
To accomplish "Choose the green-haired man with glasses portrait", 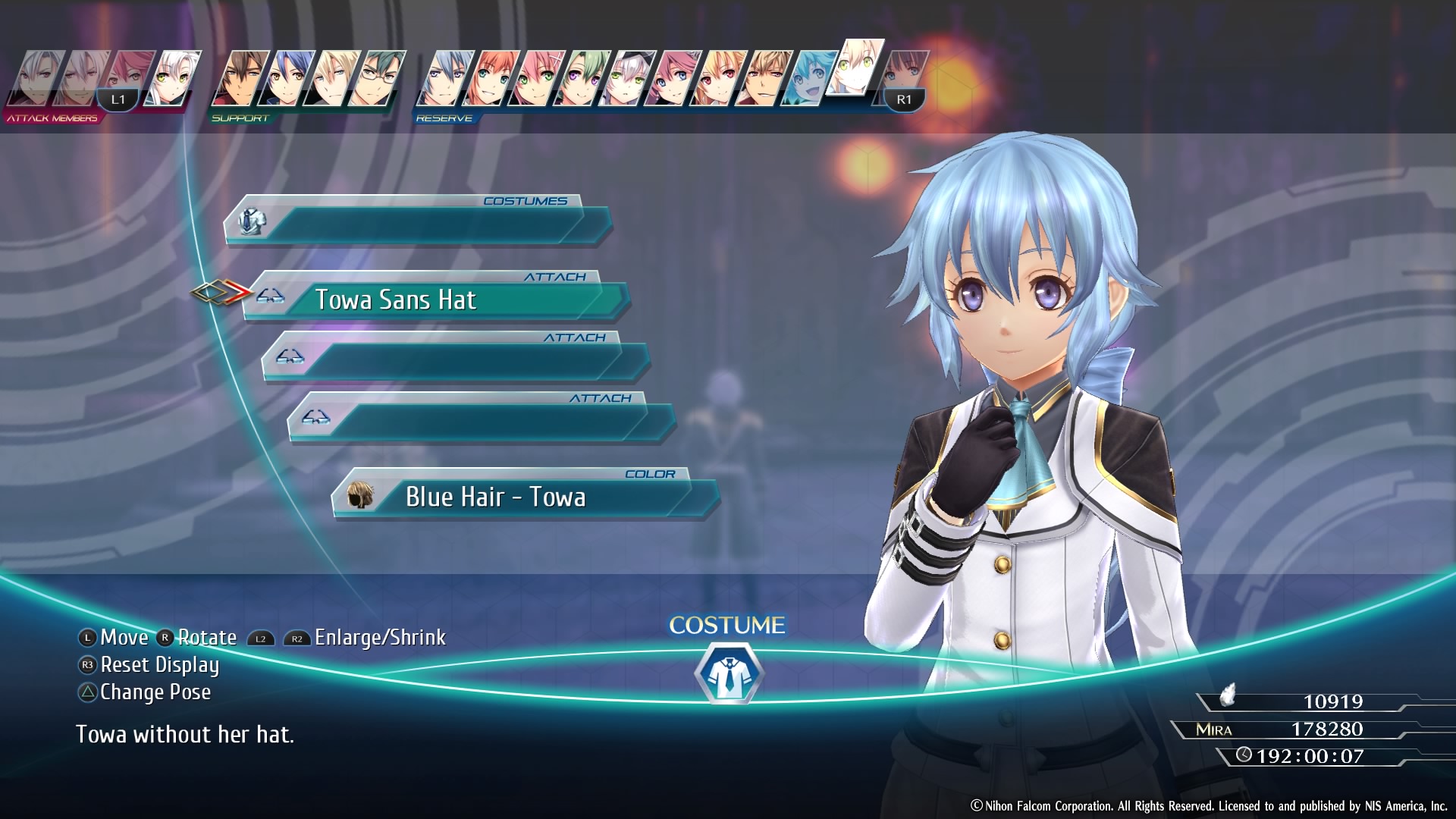I will pos(377,79).
